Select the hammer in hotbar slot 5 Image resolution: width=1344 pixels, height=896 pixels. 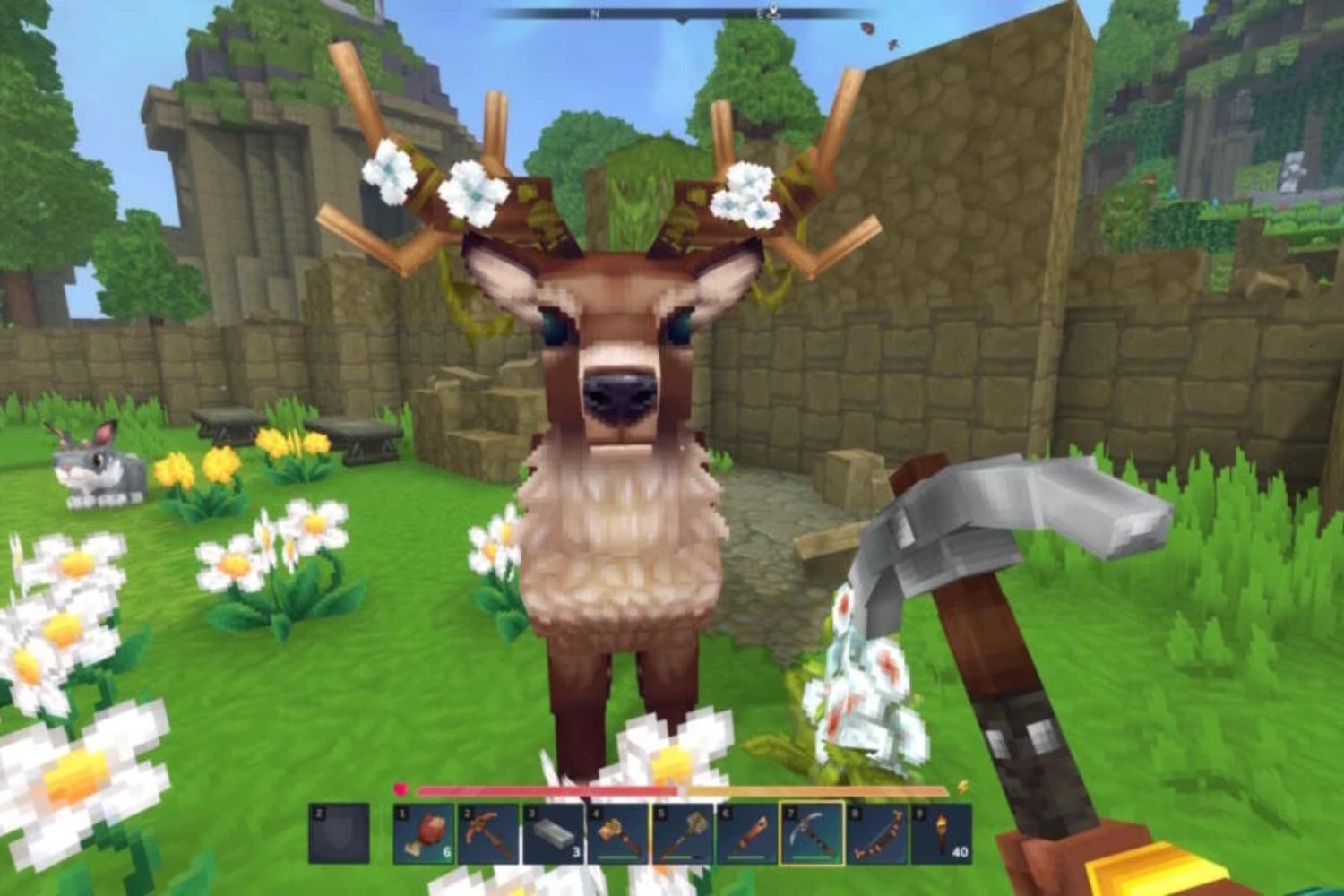(x=682, y=829)
